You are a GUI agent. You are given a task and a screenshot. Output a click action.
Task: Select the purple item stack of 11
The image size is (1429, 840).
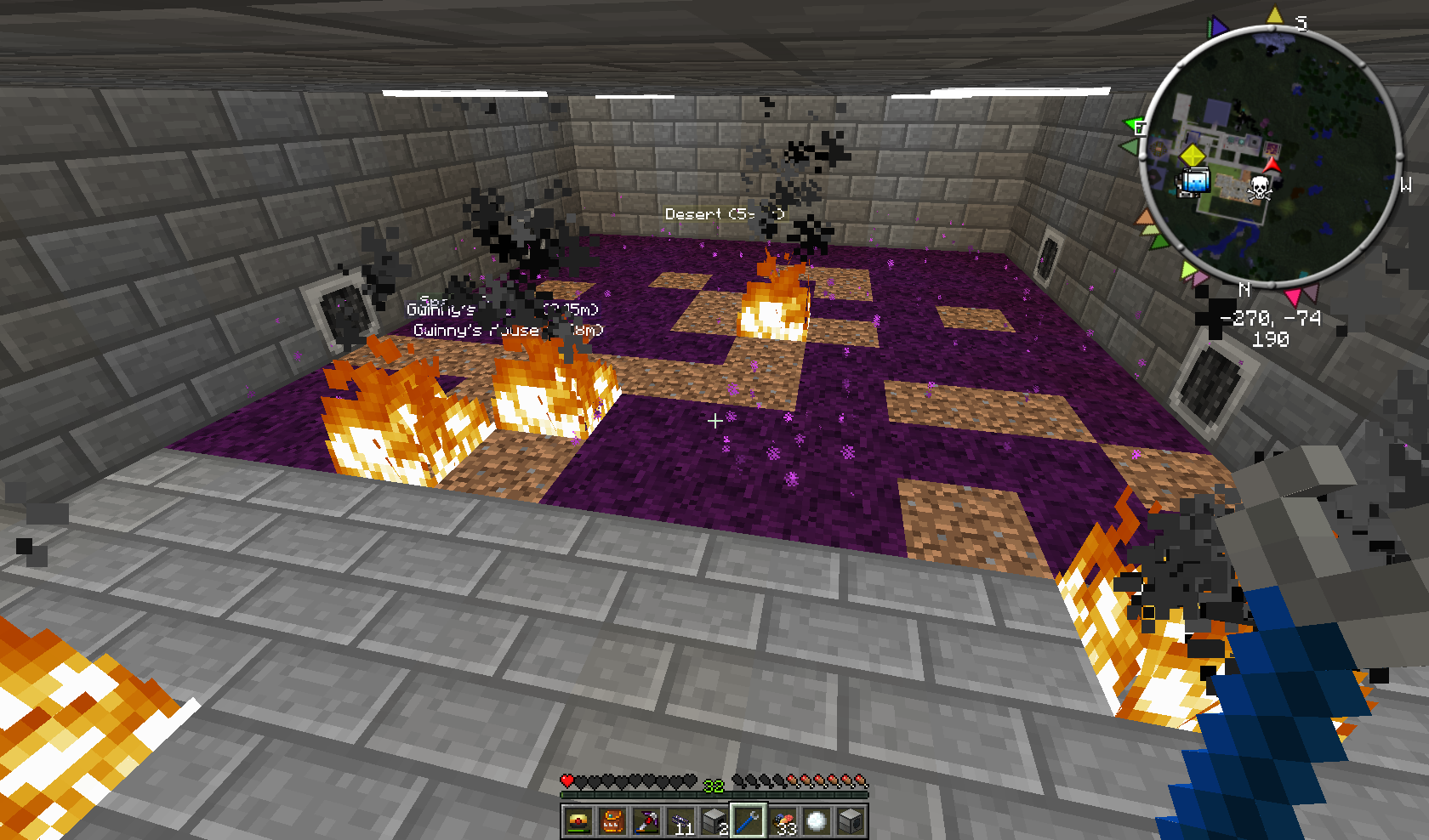[x=680, y=821]
